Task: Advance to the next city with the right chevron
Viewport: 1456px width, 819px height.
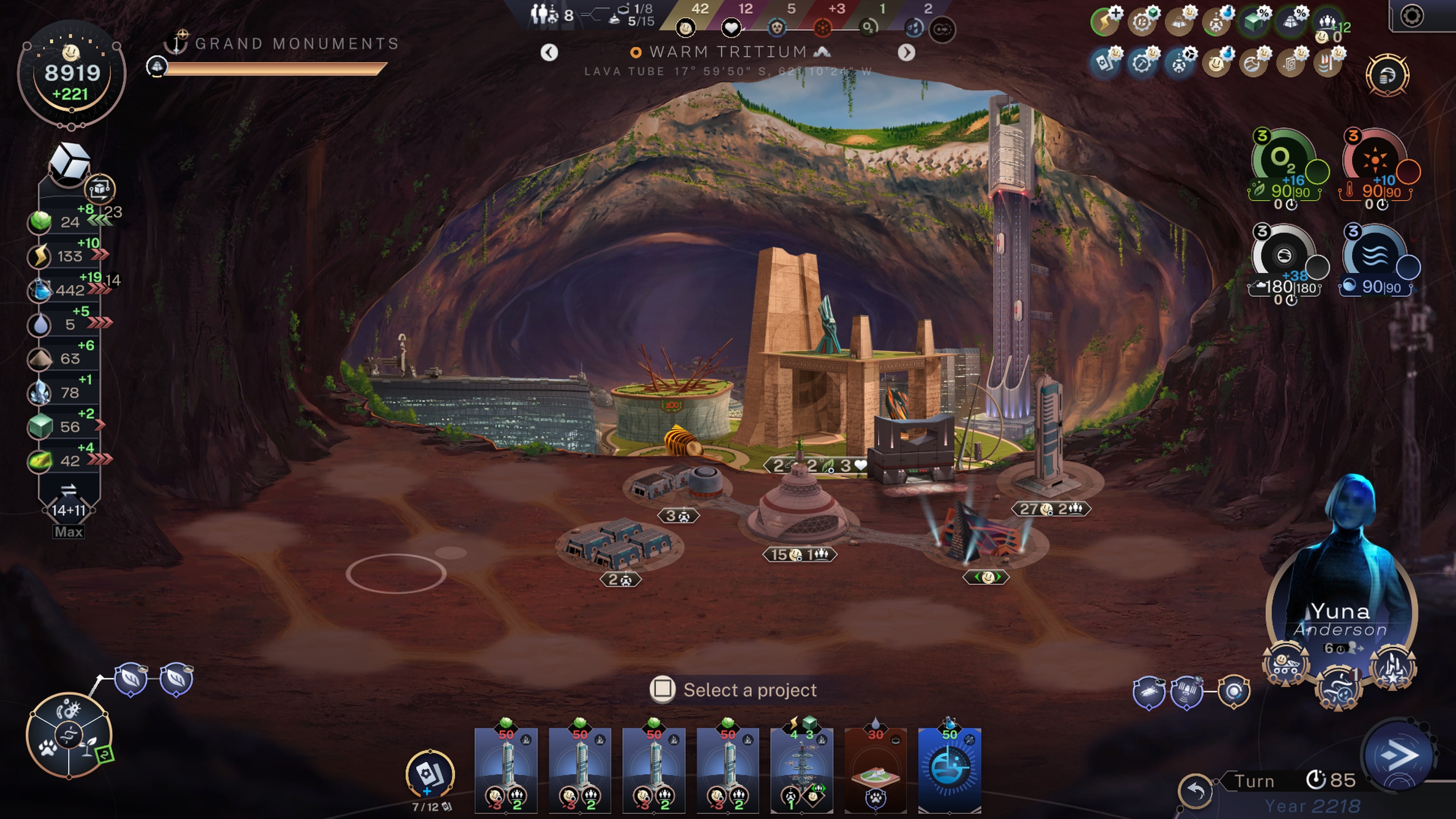Action: [x=907, y=52]
